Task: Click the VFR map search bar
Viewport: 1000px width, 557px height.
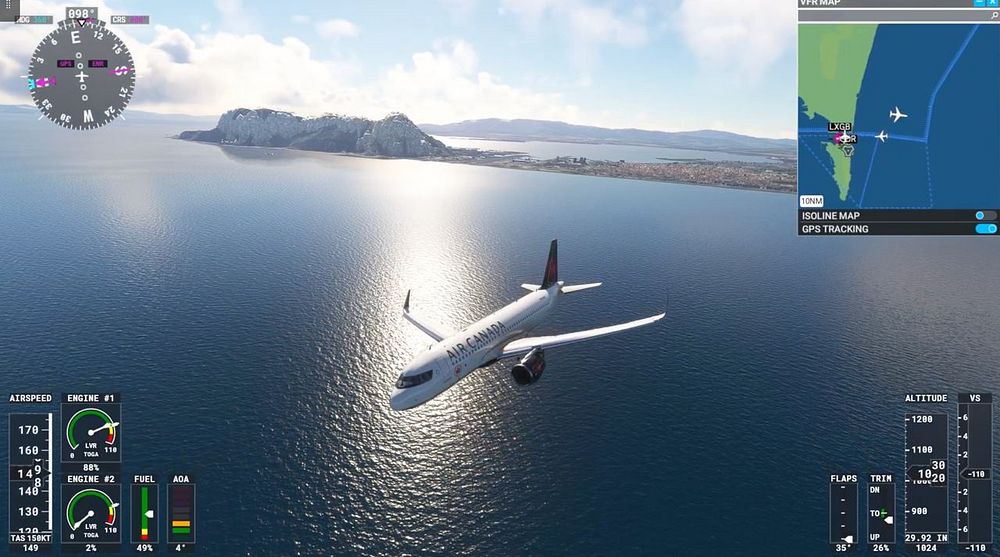Action: click(890, 16)
